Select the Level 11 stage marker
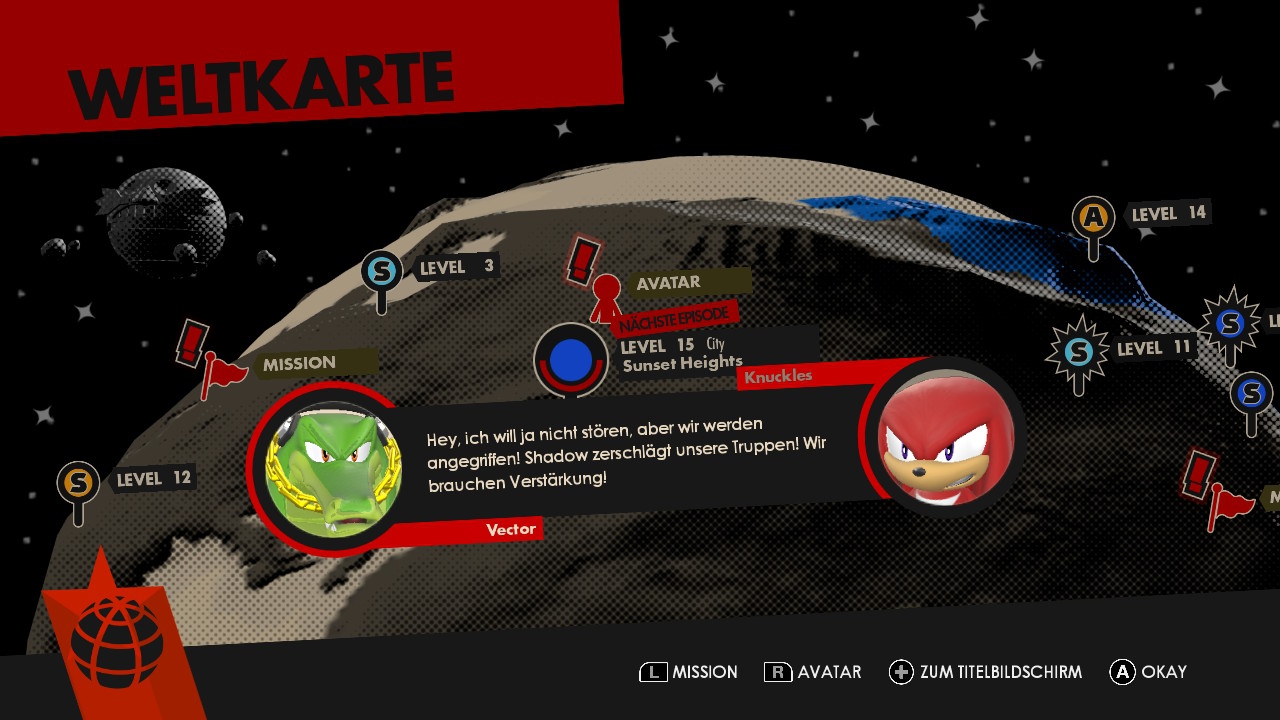 (x=1077, y=352)
